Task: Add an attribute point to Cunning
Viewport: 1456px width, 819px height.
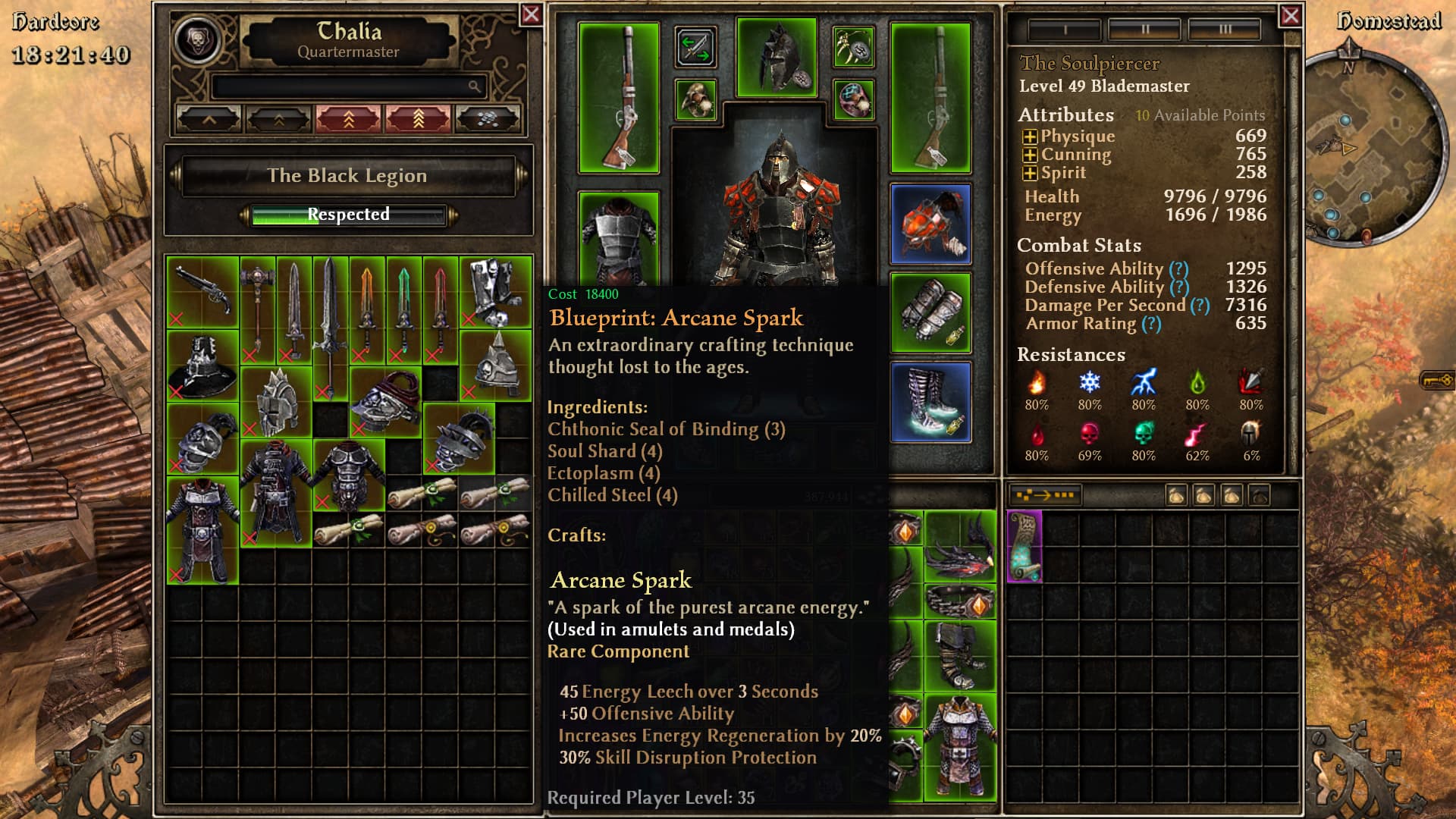Action: tap(1030, 155)
